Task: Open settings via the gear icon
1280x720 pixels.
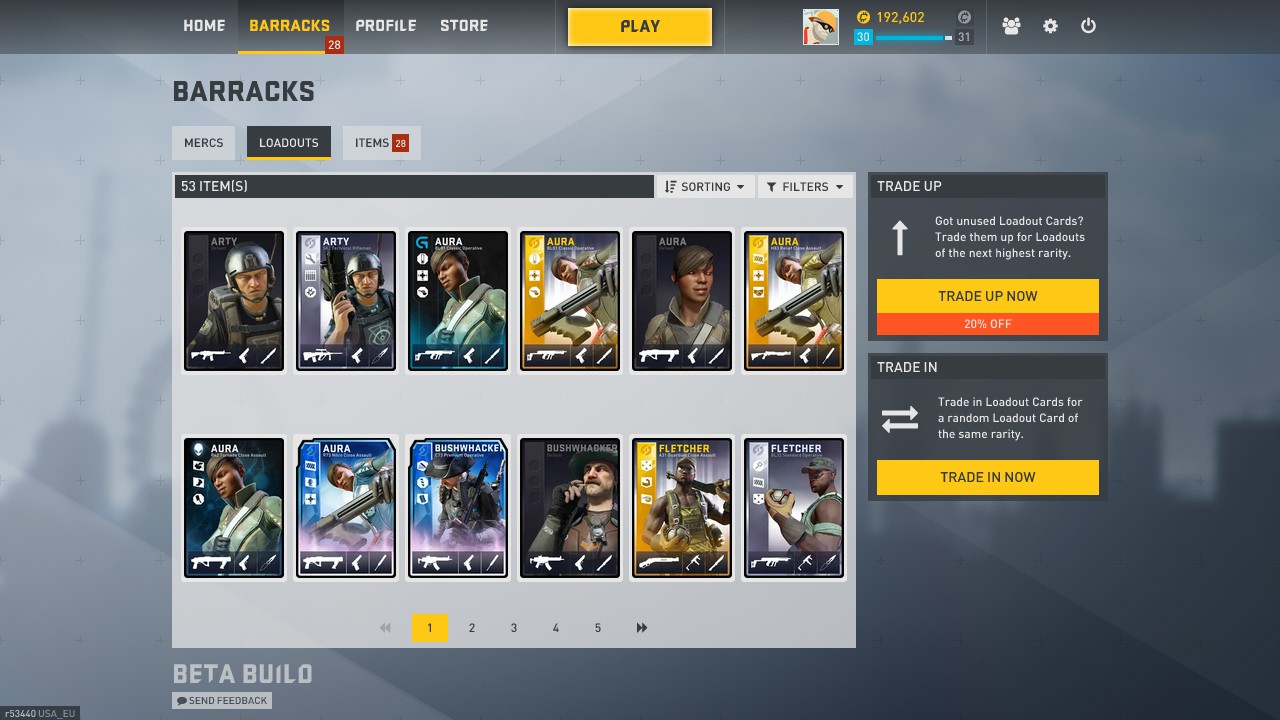Action: click(1050, 27)
